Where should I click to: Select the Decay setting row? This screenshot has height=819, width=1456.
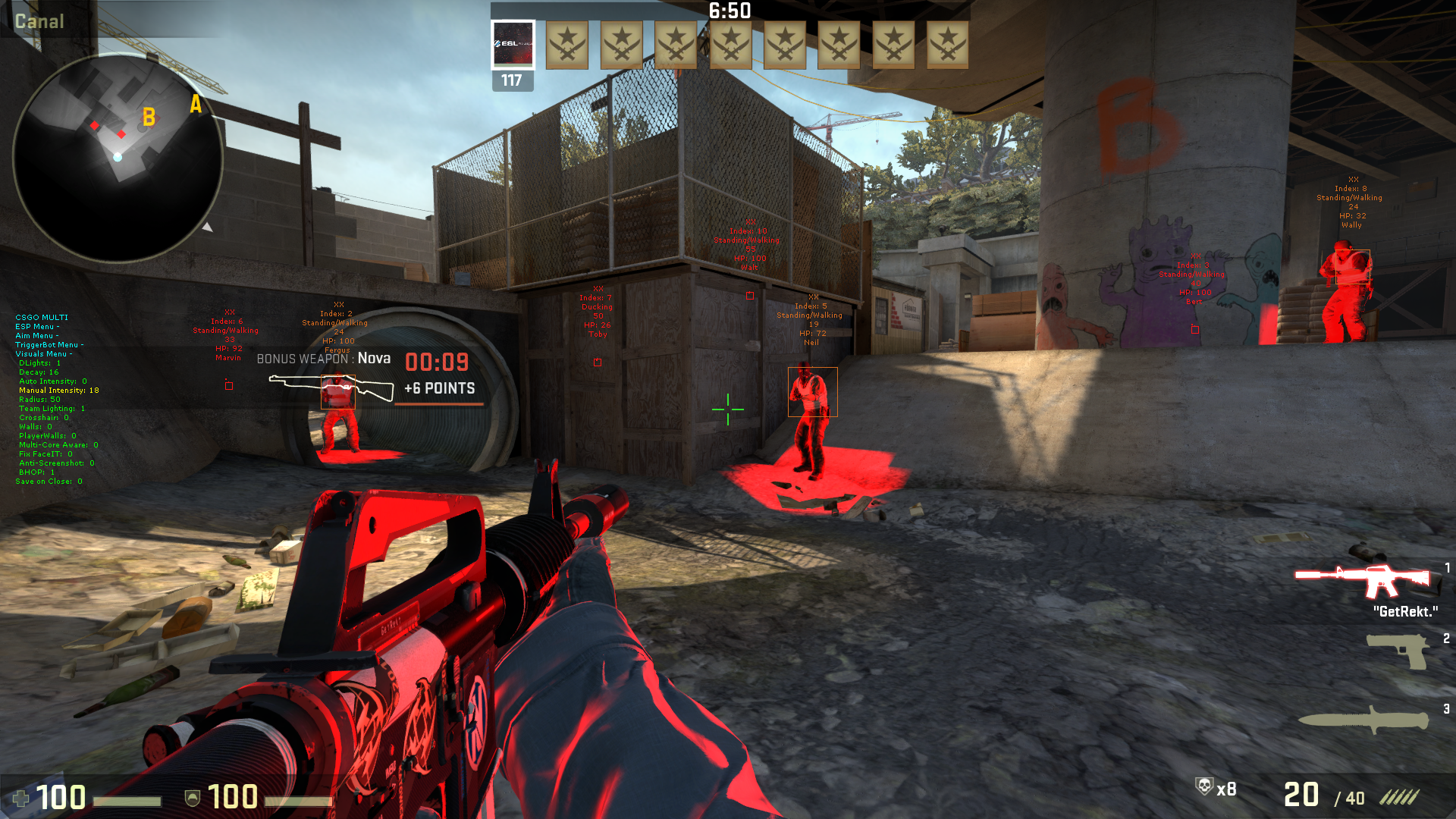tap(39, 372)
